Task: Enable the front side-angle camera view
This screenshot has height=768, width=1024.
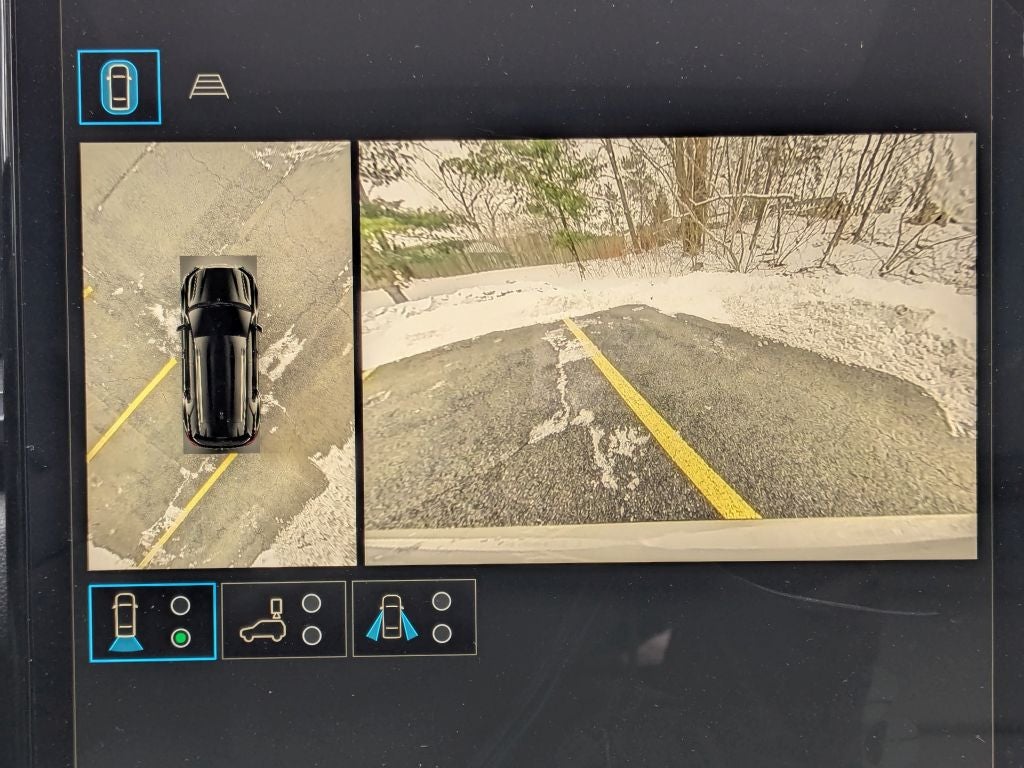Action: [x=414, y=618]
